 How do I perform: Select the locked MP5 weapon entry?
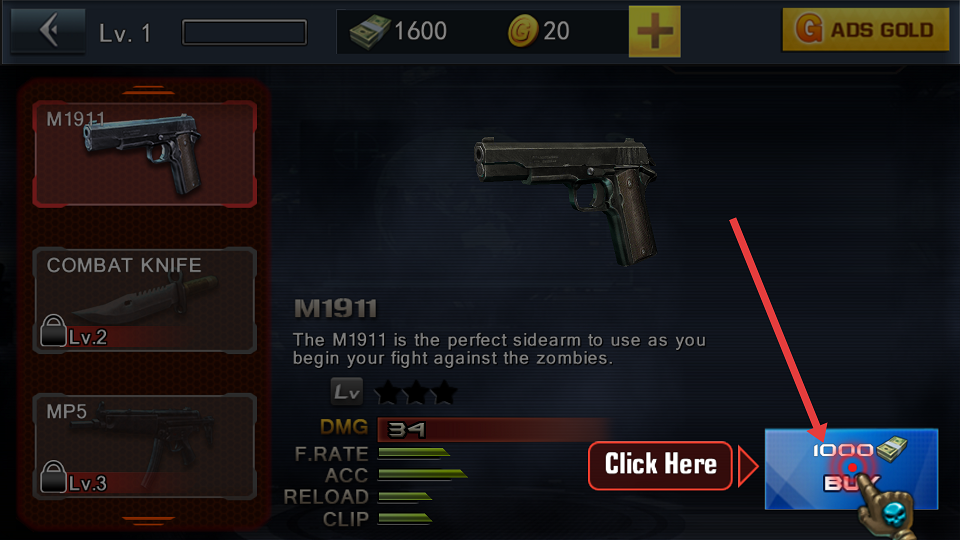145,446
